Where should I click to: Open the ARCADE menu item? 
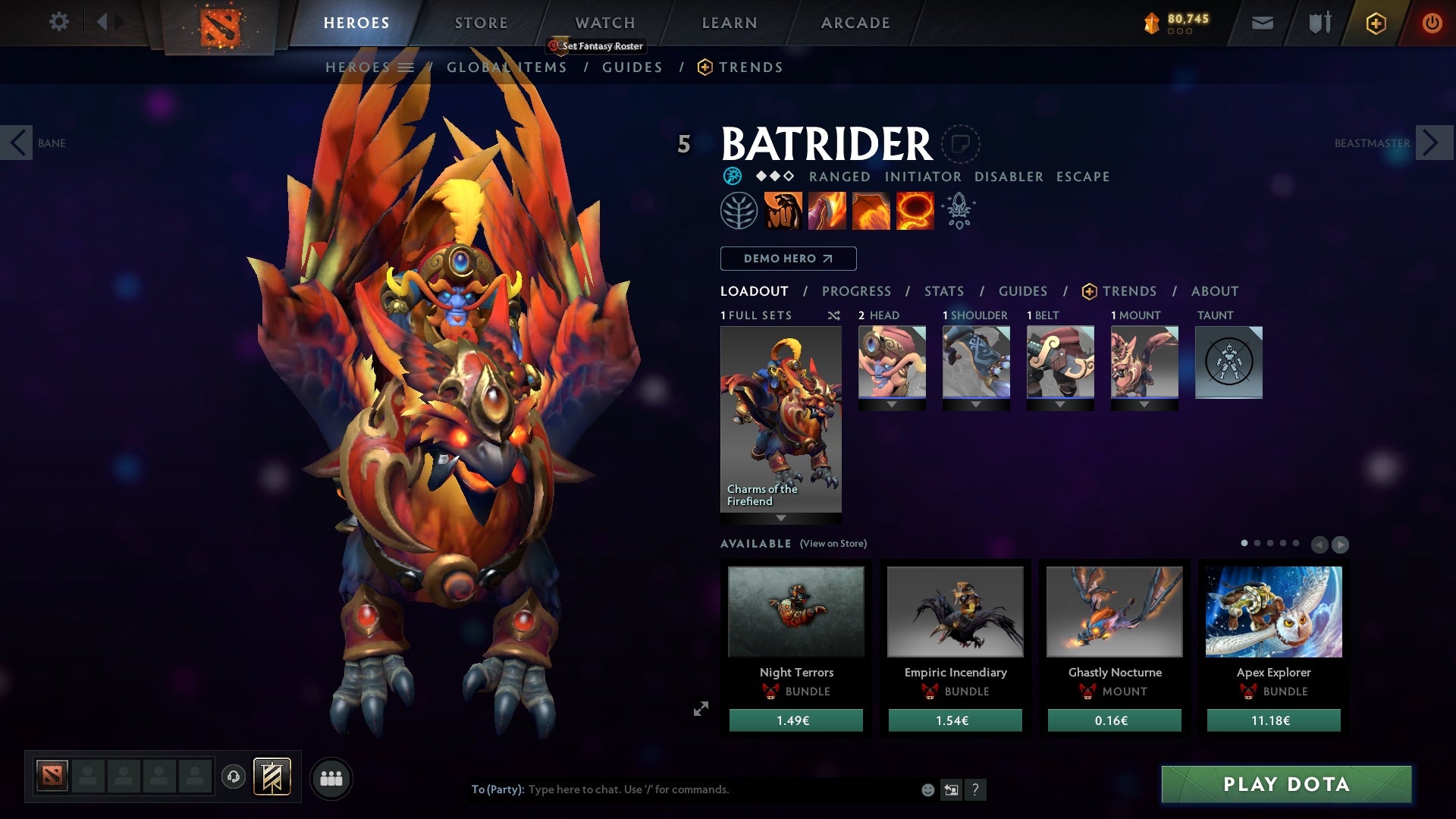pyautogui.click(x=855, y=22)
